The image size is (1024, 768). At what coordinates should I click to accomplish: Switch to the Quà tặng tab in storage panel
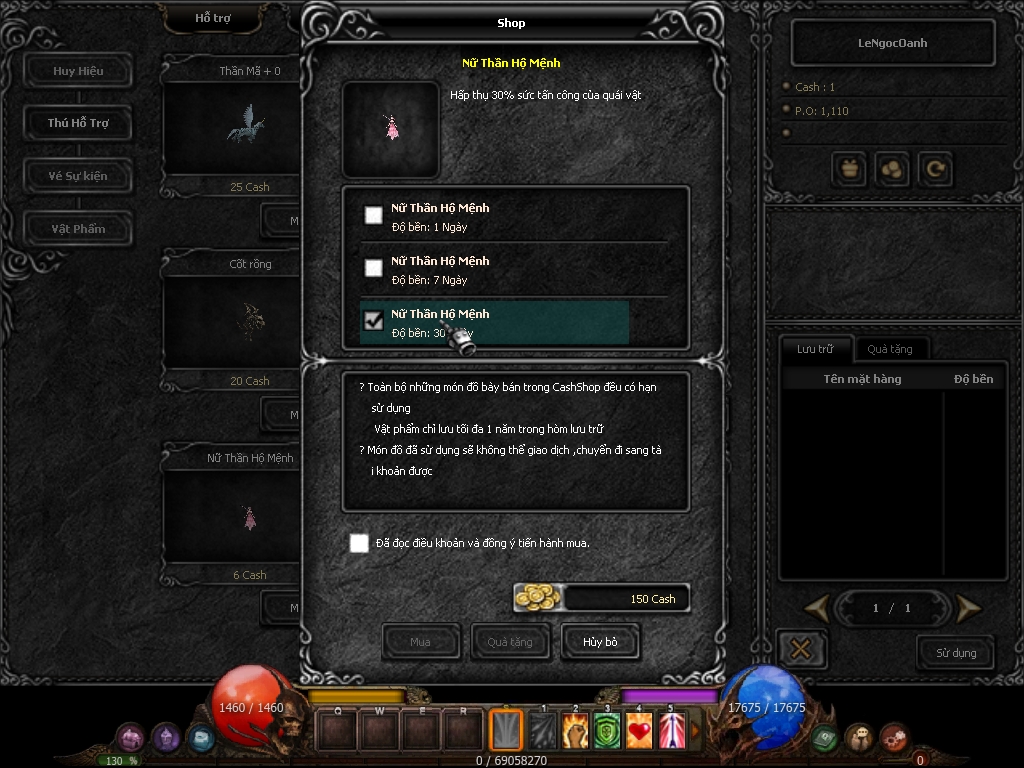(889, 349)
